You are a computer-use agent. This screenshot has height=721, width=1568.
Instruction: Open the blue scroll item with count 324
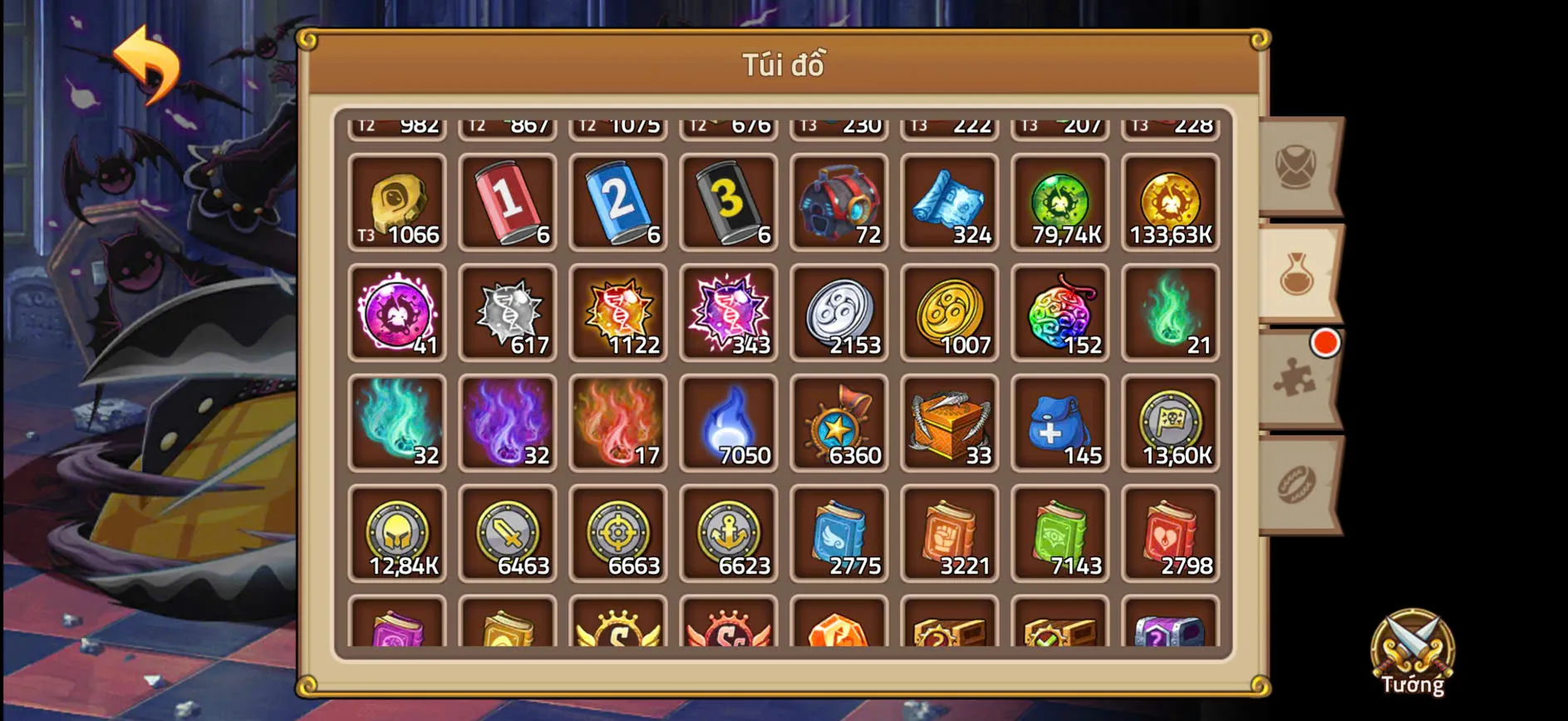tap(950, 204)
